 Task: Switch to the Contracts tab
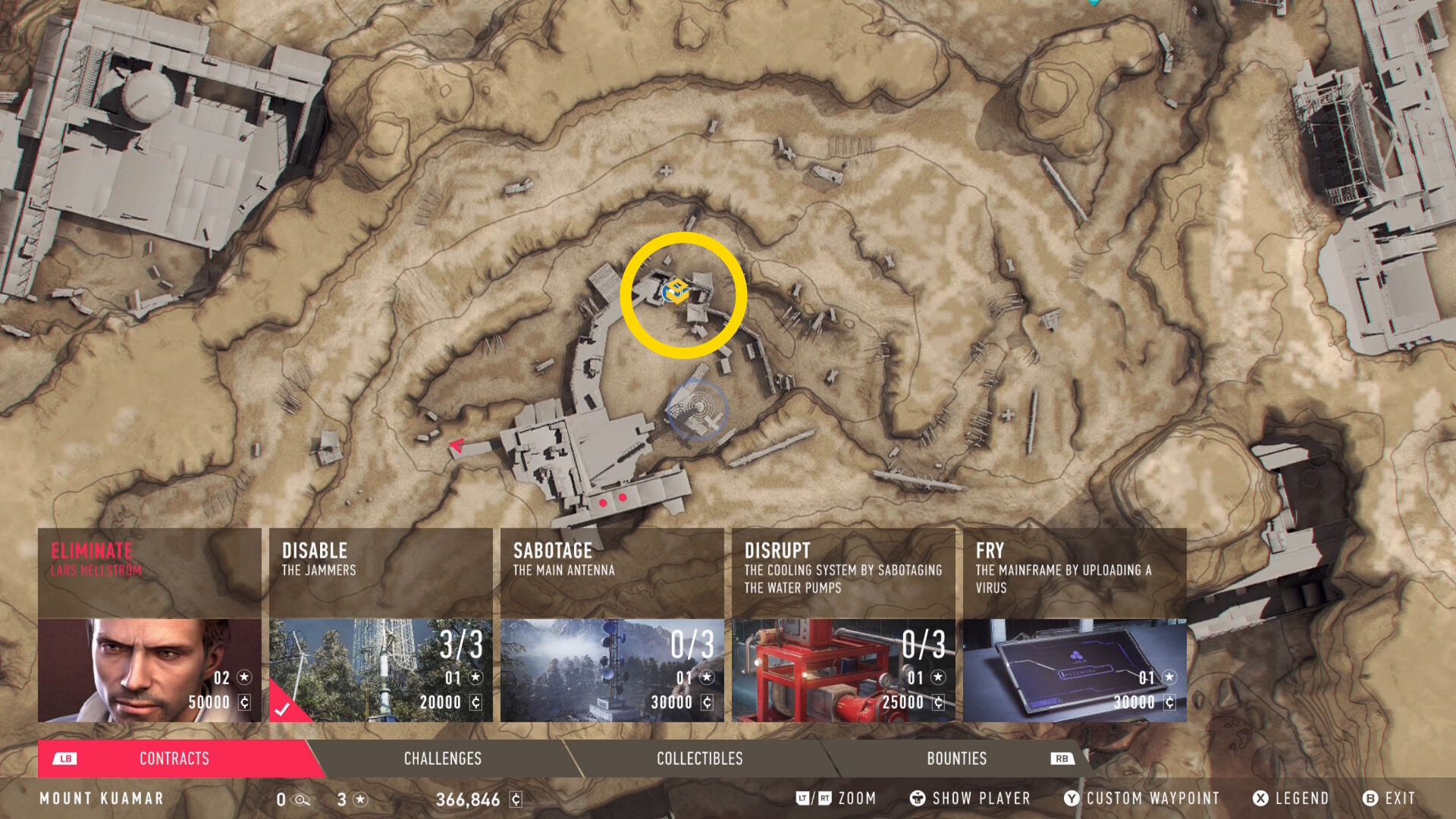174,758
